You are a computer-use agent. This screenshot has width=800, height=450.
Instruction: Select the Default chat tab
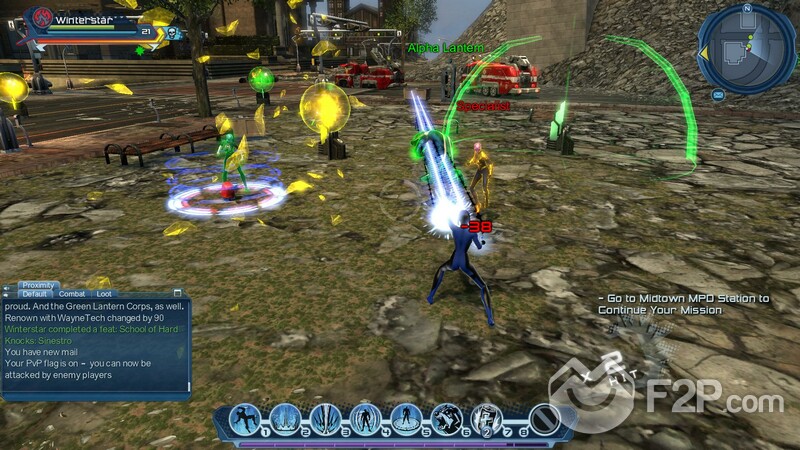point(35,294)
